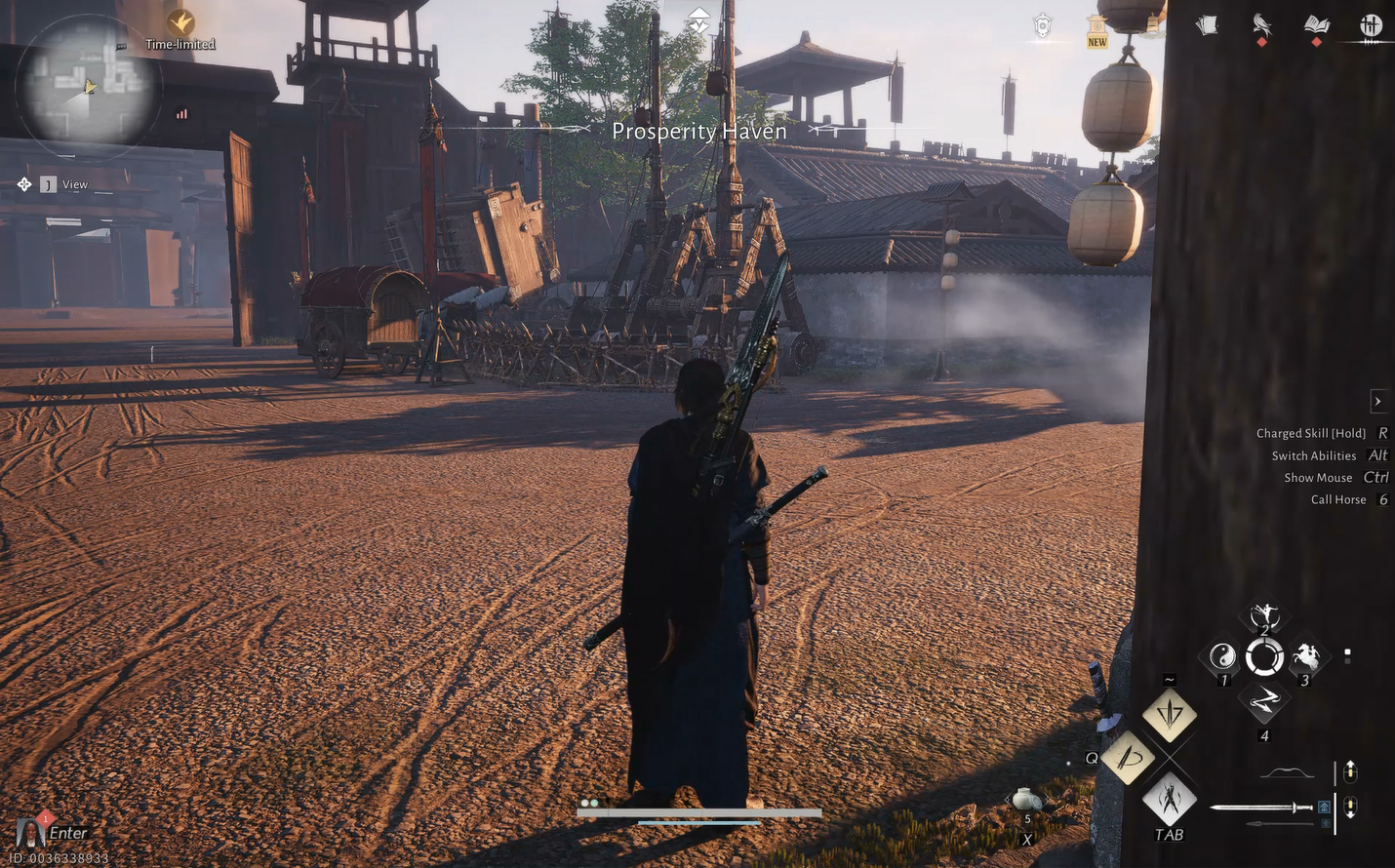Trigger the acrobatic skill in slot 2
Image resolution: width=1395 pixels, height=868 pixels.
click(1264, 614)
